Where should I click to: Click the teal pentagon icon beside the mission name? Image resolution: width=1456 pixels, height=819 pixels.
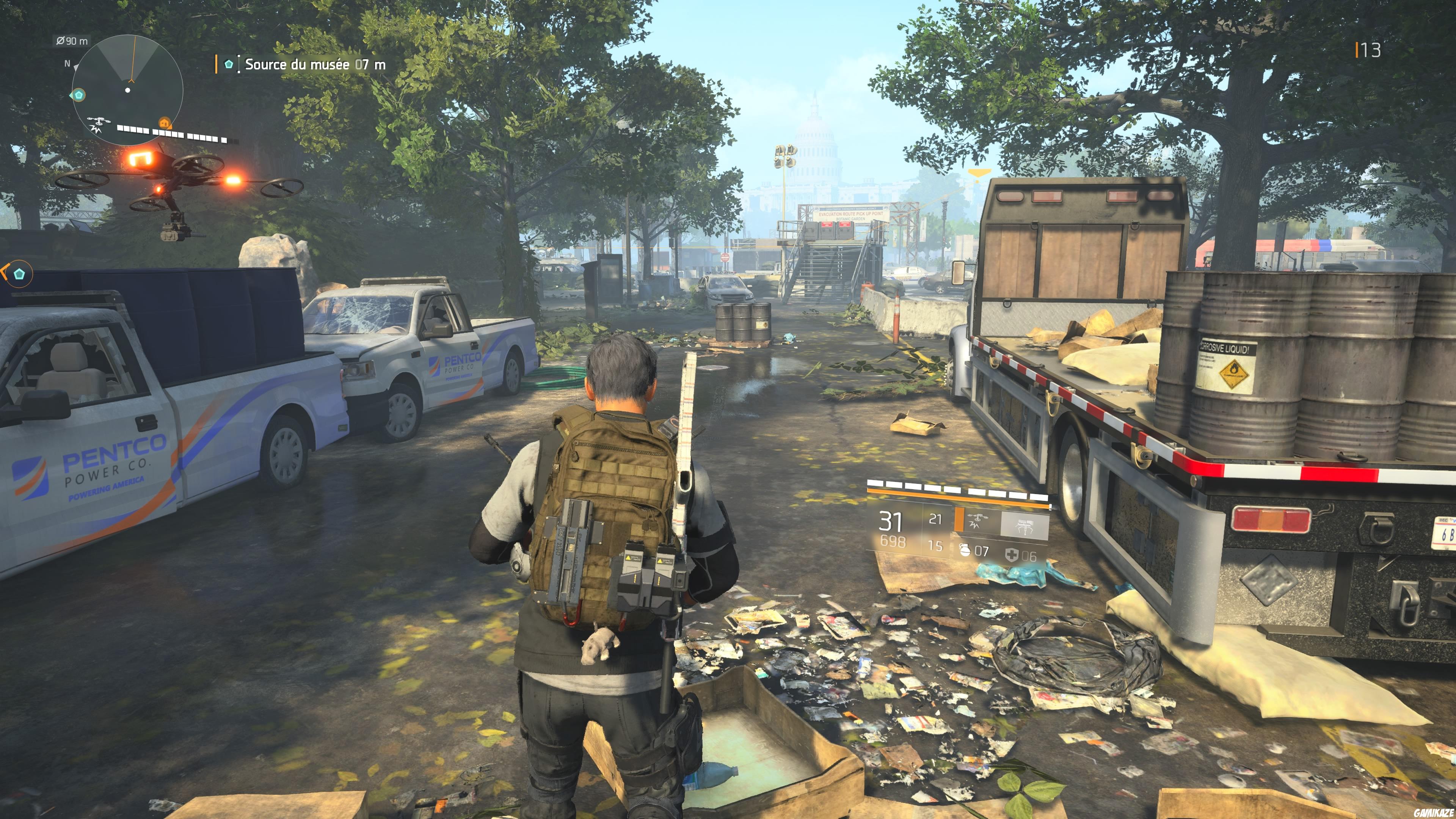pyautogui.click(x=228, y=64)
